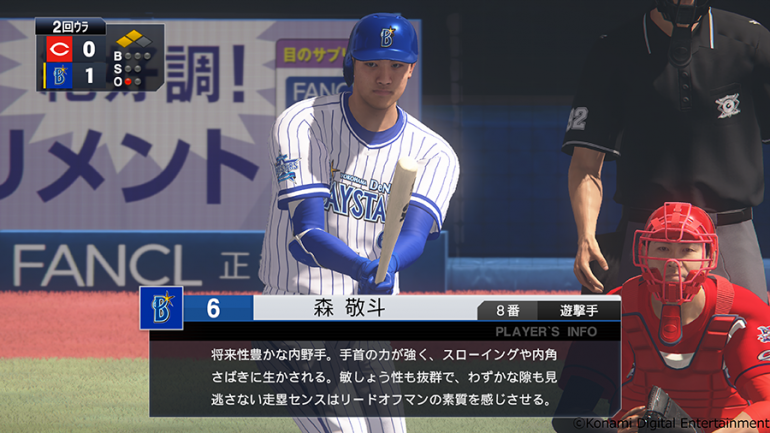Image resolution: width=770 pixels, height=433 pixels.
Task: Click the Carp team logo on the scoreboard
Action: pos(58,48)
